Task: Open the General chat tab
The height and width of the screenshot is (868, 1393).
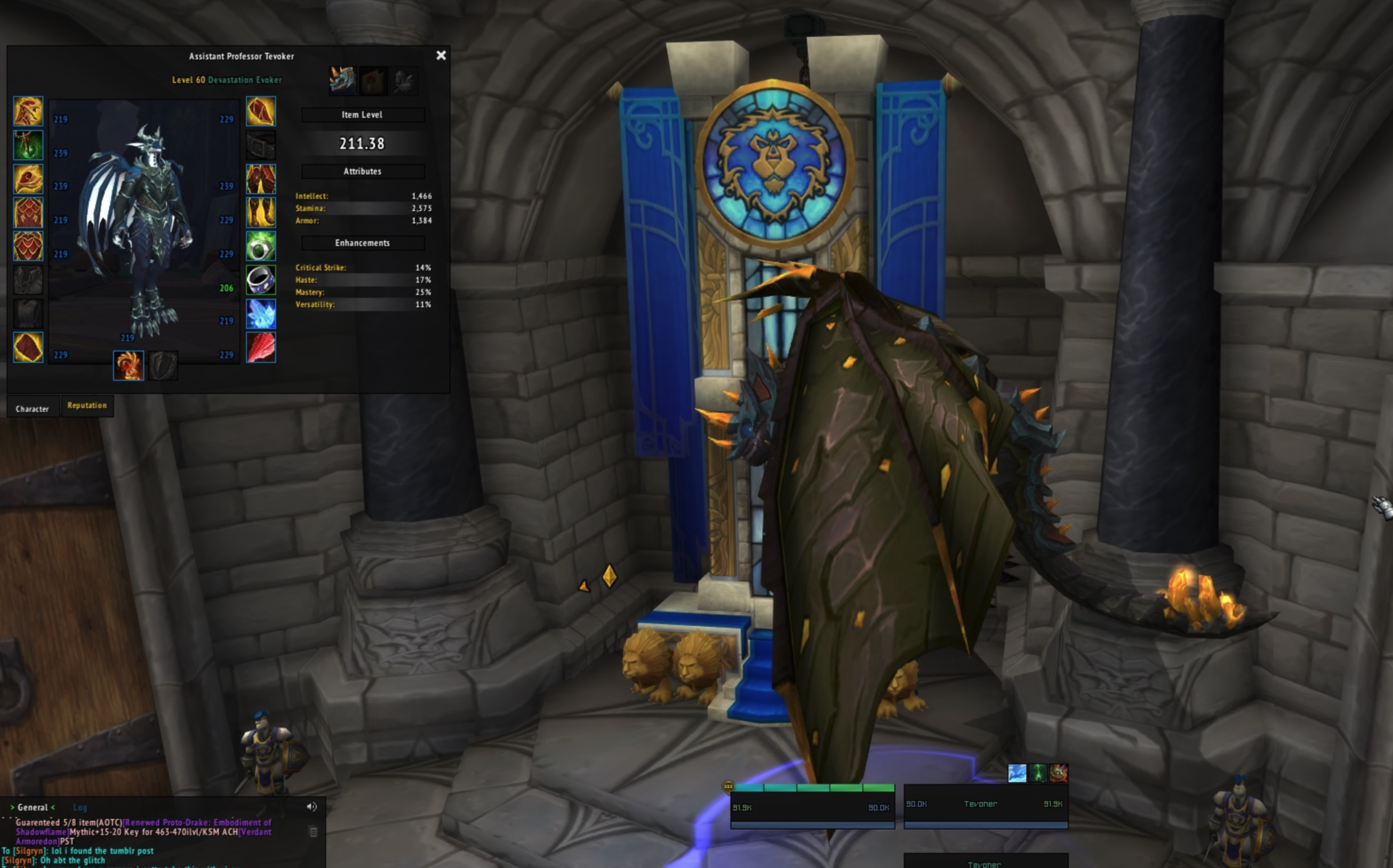Action: [33, 807]
